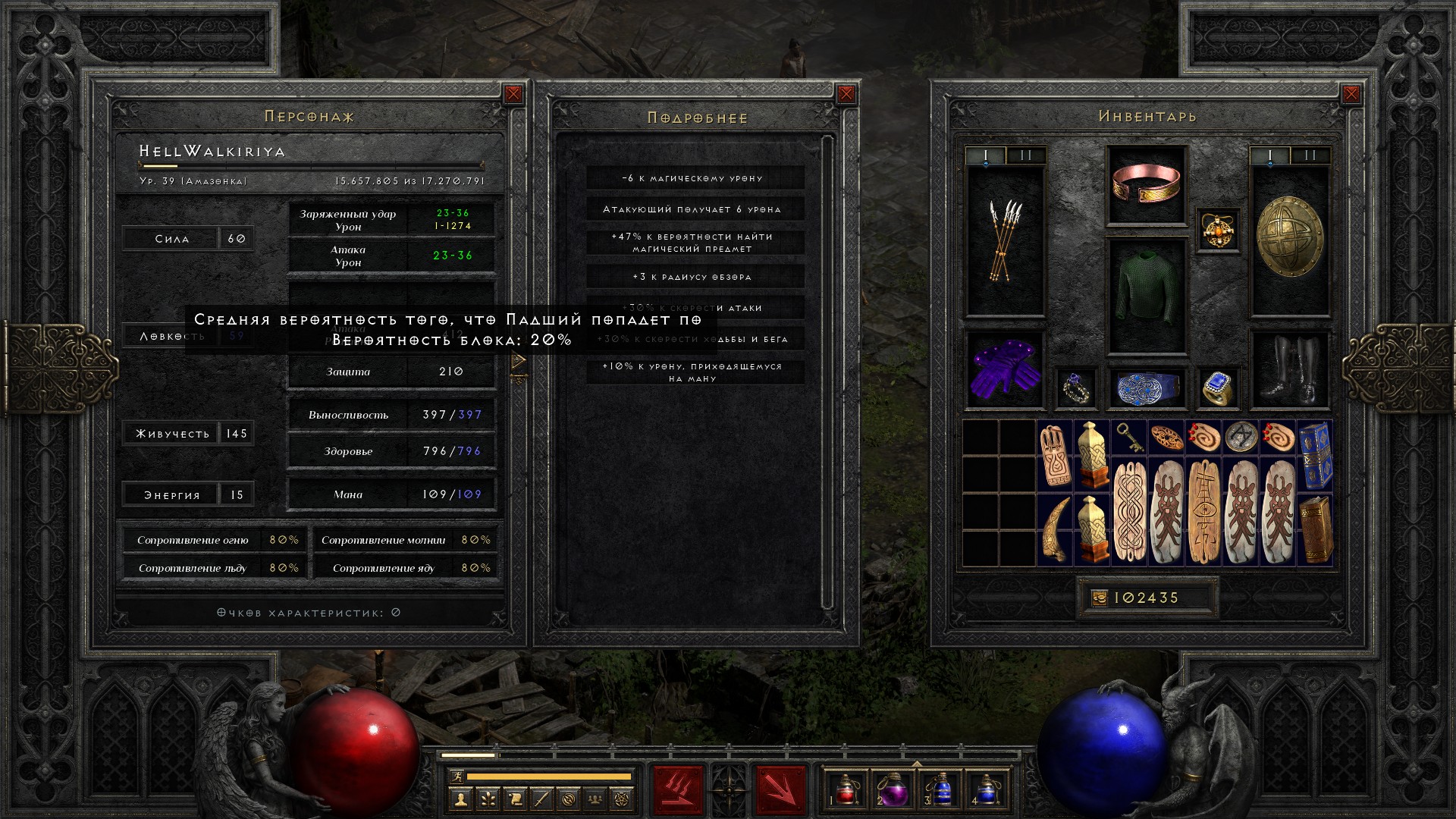Select the brown tome in inventory
This screenshot has height=819, width=1456.
pos(1315,529)
